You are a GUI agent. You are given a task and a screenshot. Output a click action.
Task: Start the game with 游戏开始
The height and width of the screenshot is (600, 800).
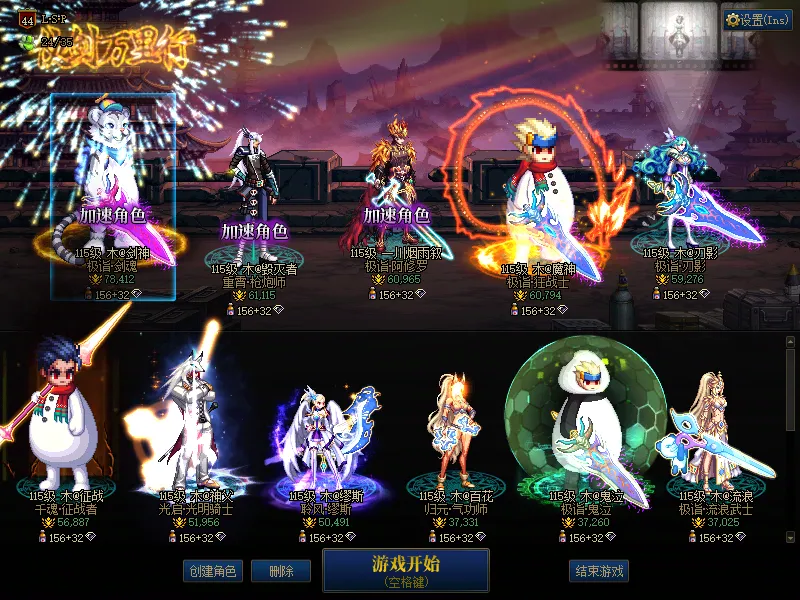[x=405, y=569]
